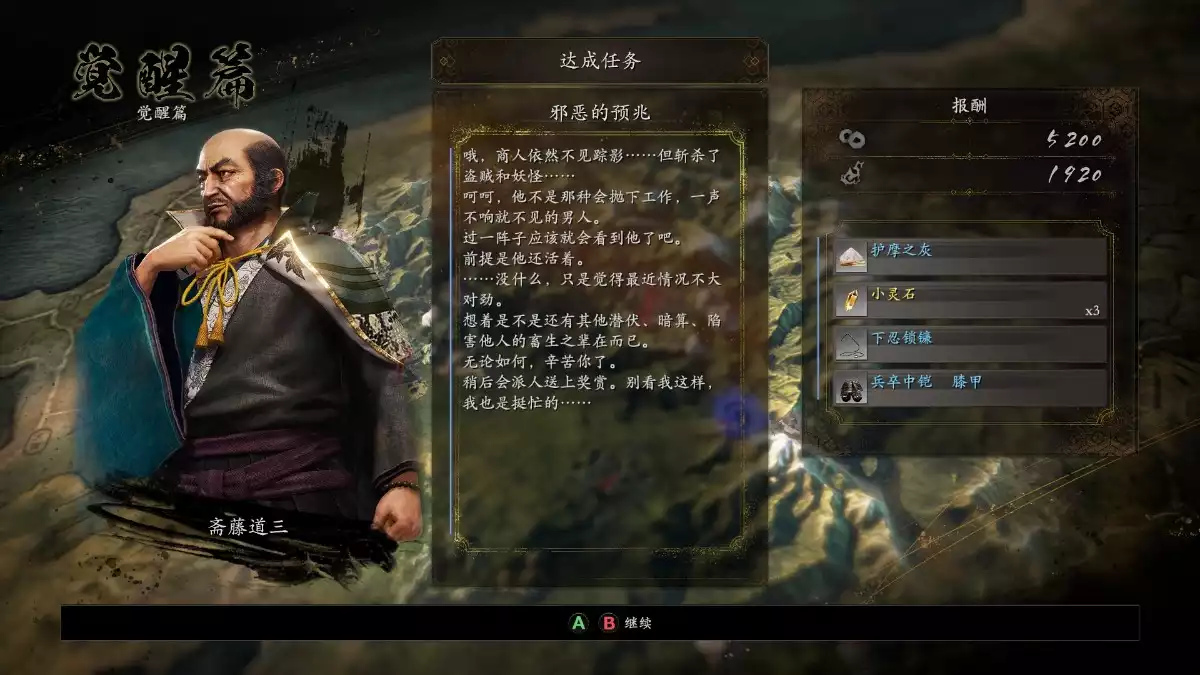Select the 兵卒中铠 膝甲 reward item
This screenshot has height=675, width=1200.
pos(970,388)
